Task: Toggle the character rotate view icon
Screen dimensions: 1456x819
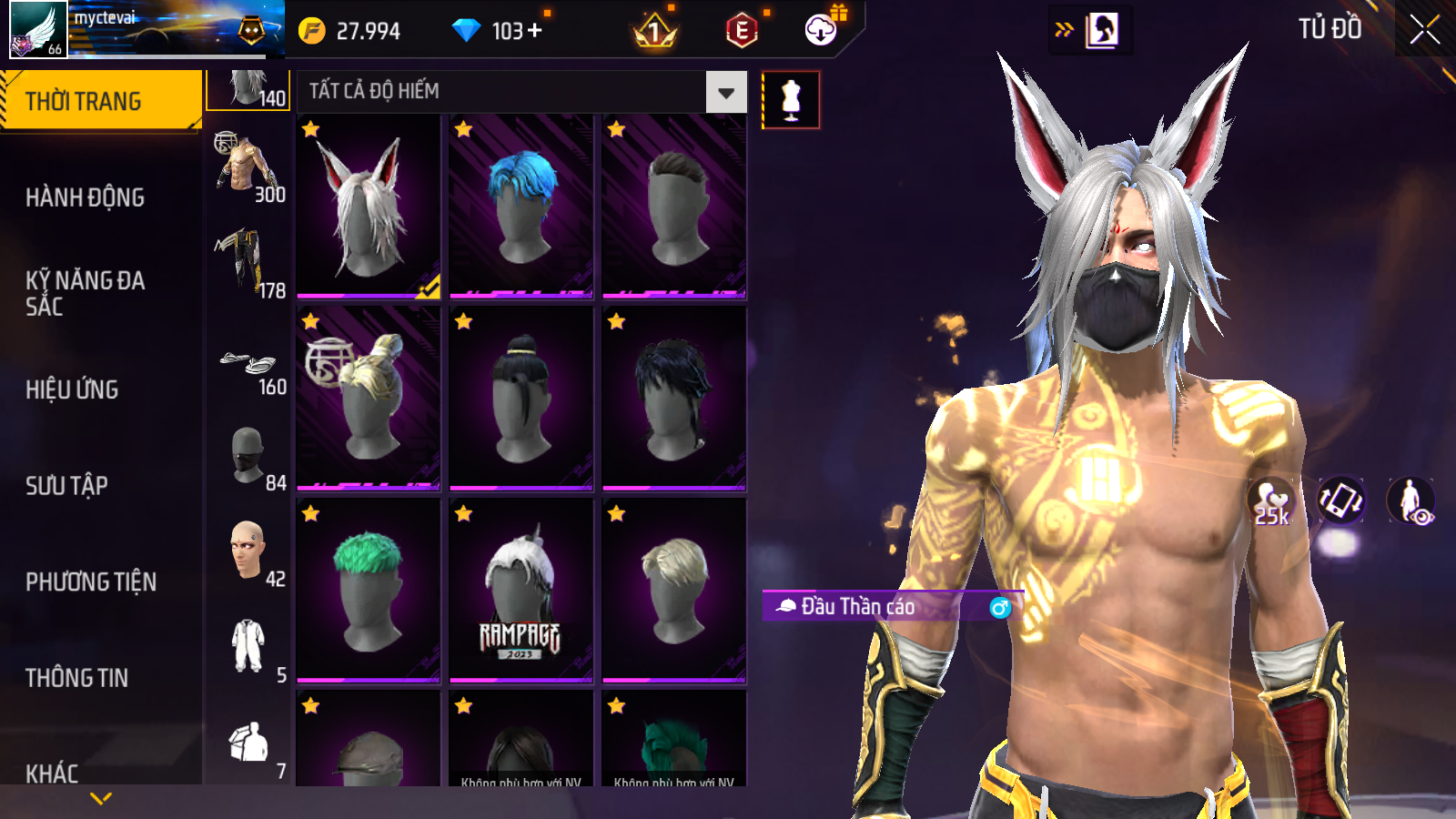Action: click(x=1340, y=500)
